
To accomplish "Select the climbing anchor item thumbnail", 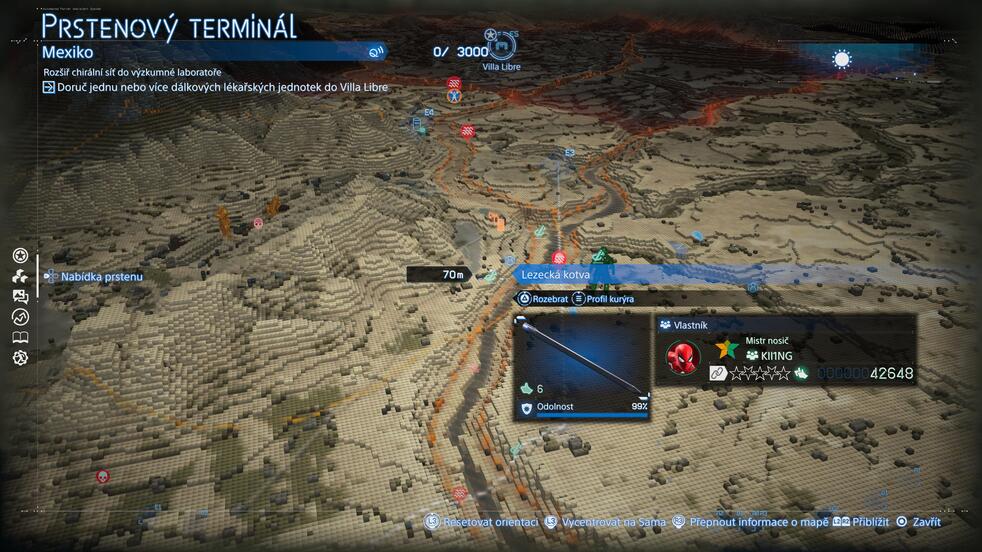I will [582, 358].
